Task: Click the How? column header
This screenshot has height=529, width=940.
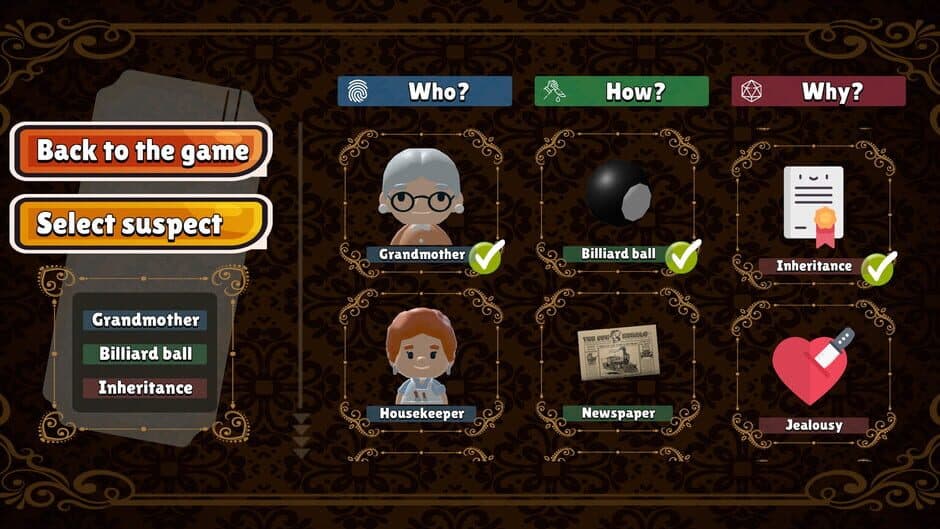Action: pyautogui.click(x=621, y=92)
